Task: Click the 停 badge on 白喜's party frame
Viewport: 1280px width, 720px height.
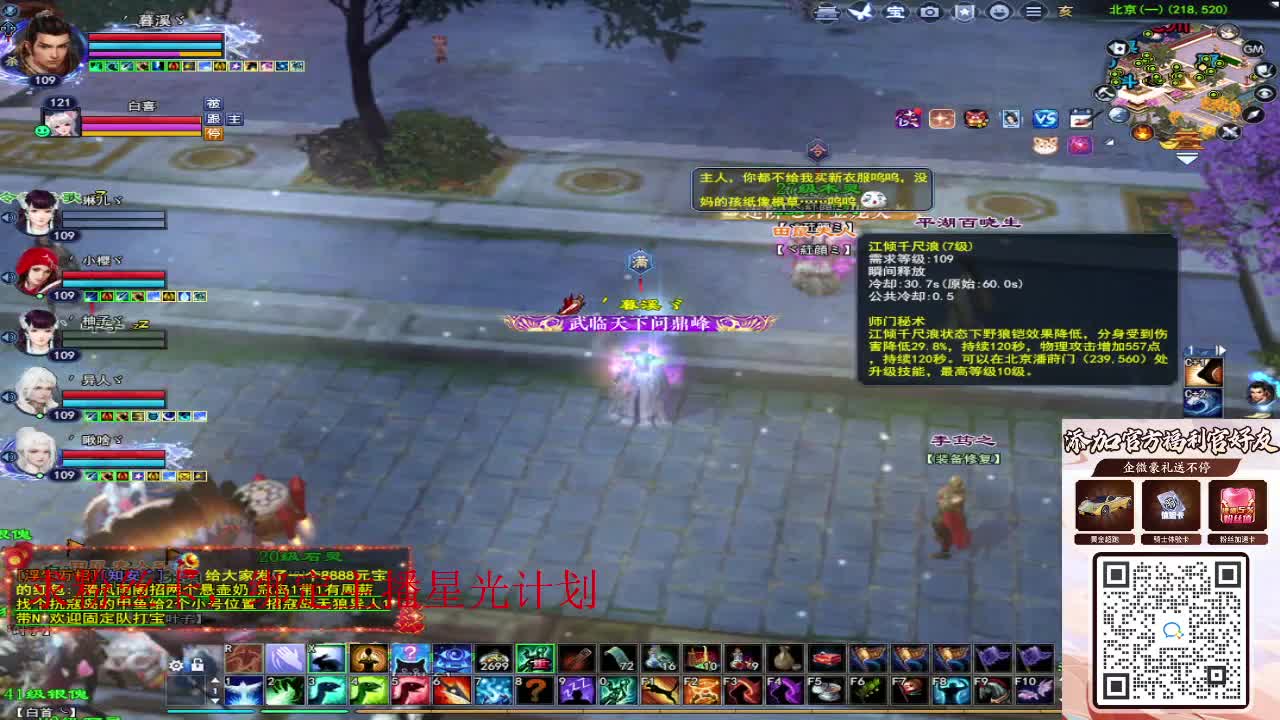Action: (x=213, y=133)
